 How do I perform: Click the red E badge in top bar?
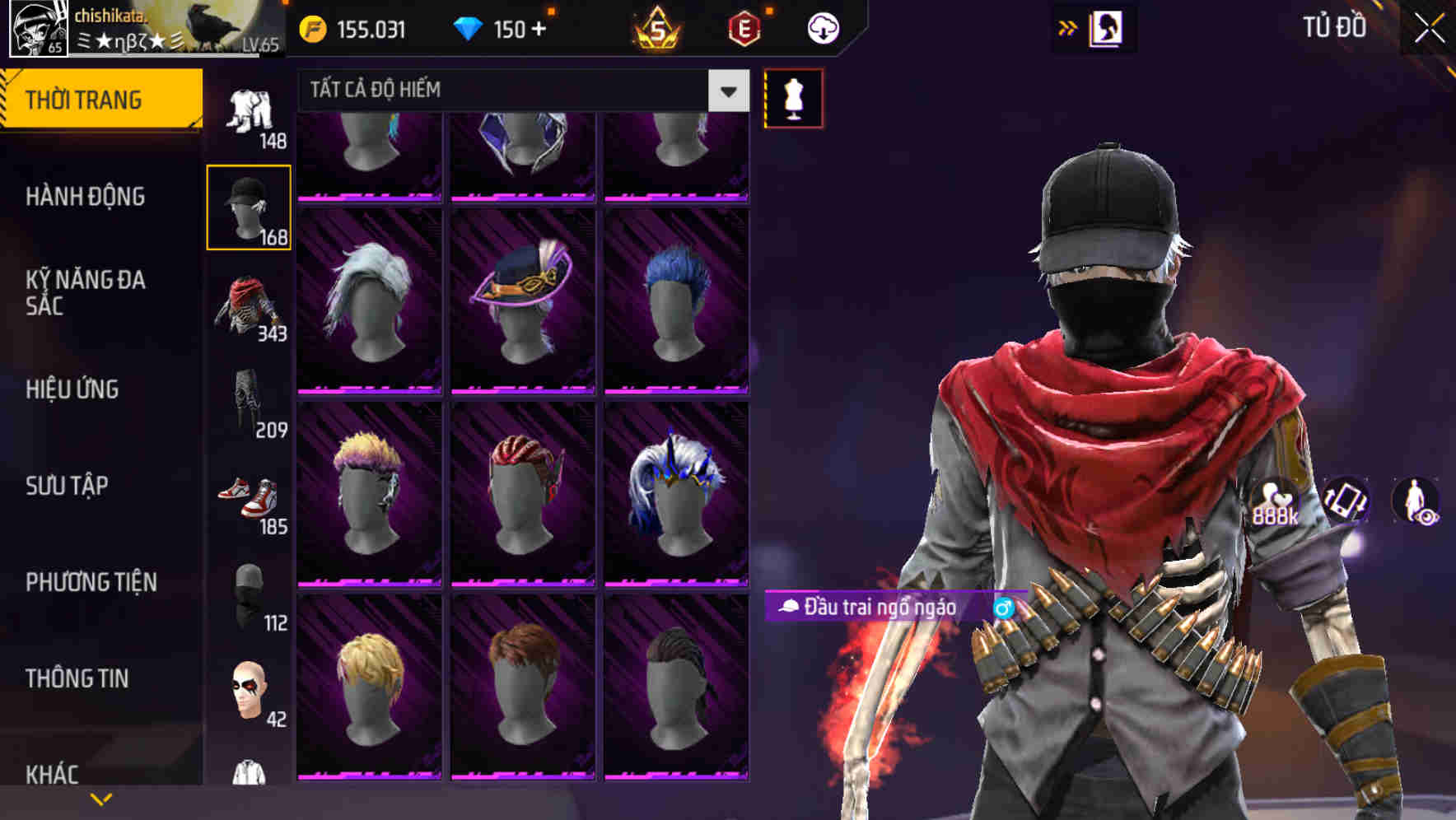746,27
